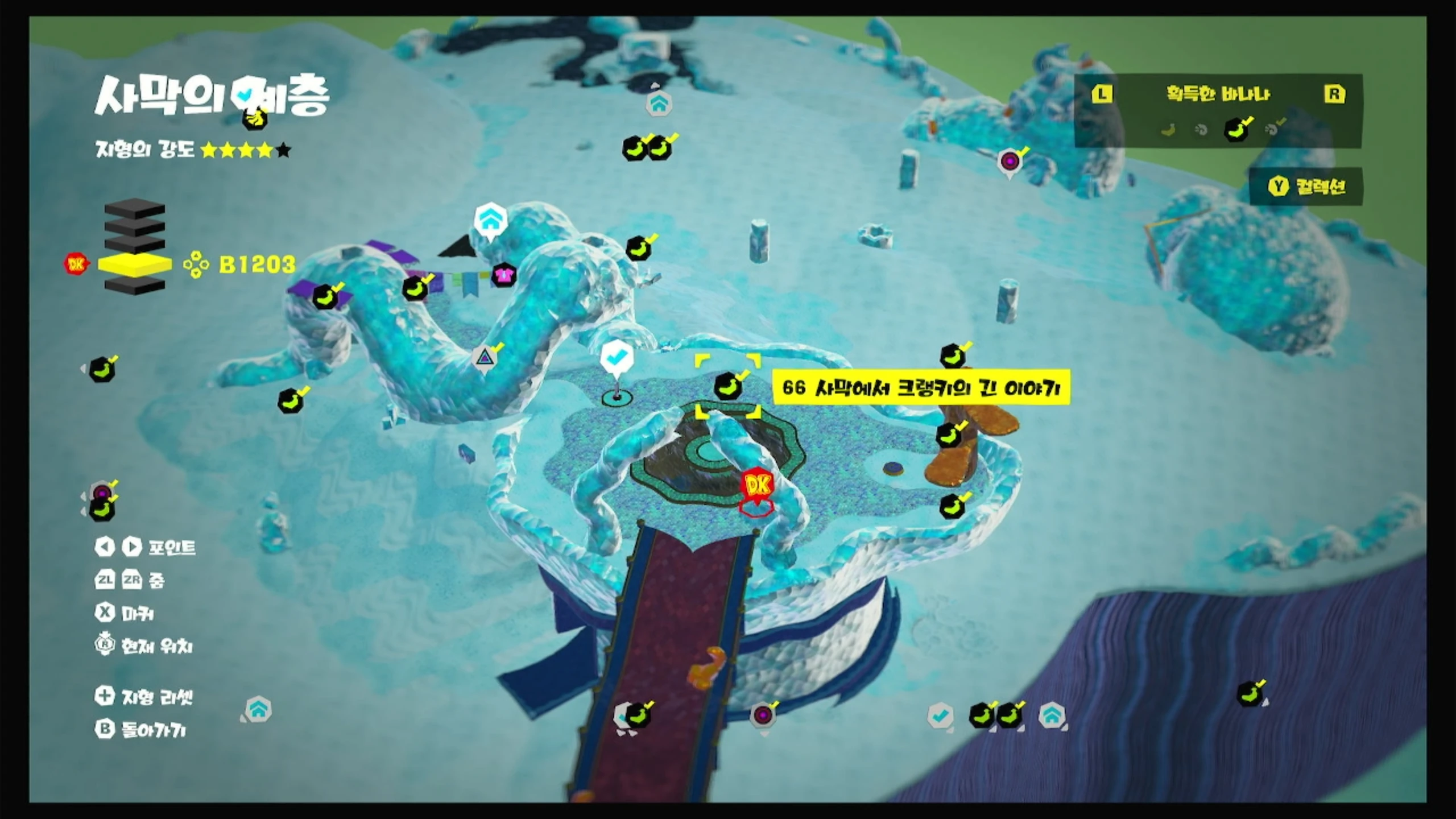This screenshot has height=819, width=1456.
Task: Choose the top dark layer in the stack
Action: click(135, 209)
